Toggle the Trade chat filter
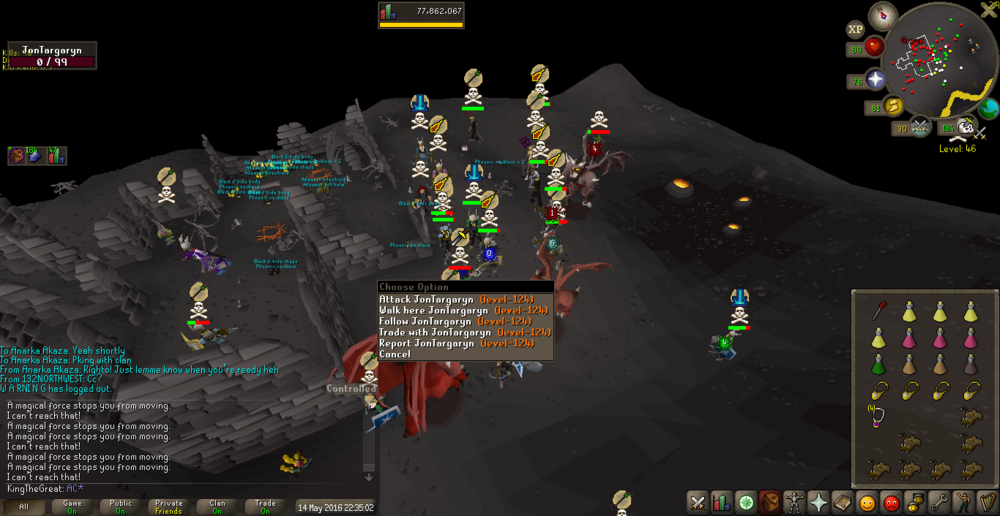Image resolution: width=1000 pixels, height=516 pixels. 265,507
